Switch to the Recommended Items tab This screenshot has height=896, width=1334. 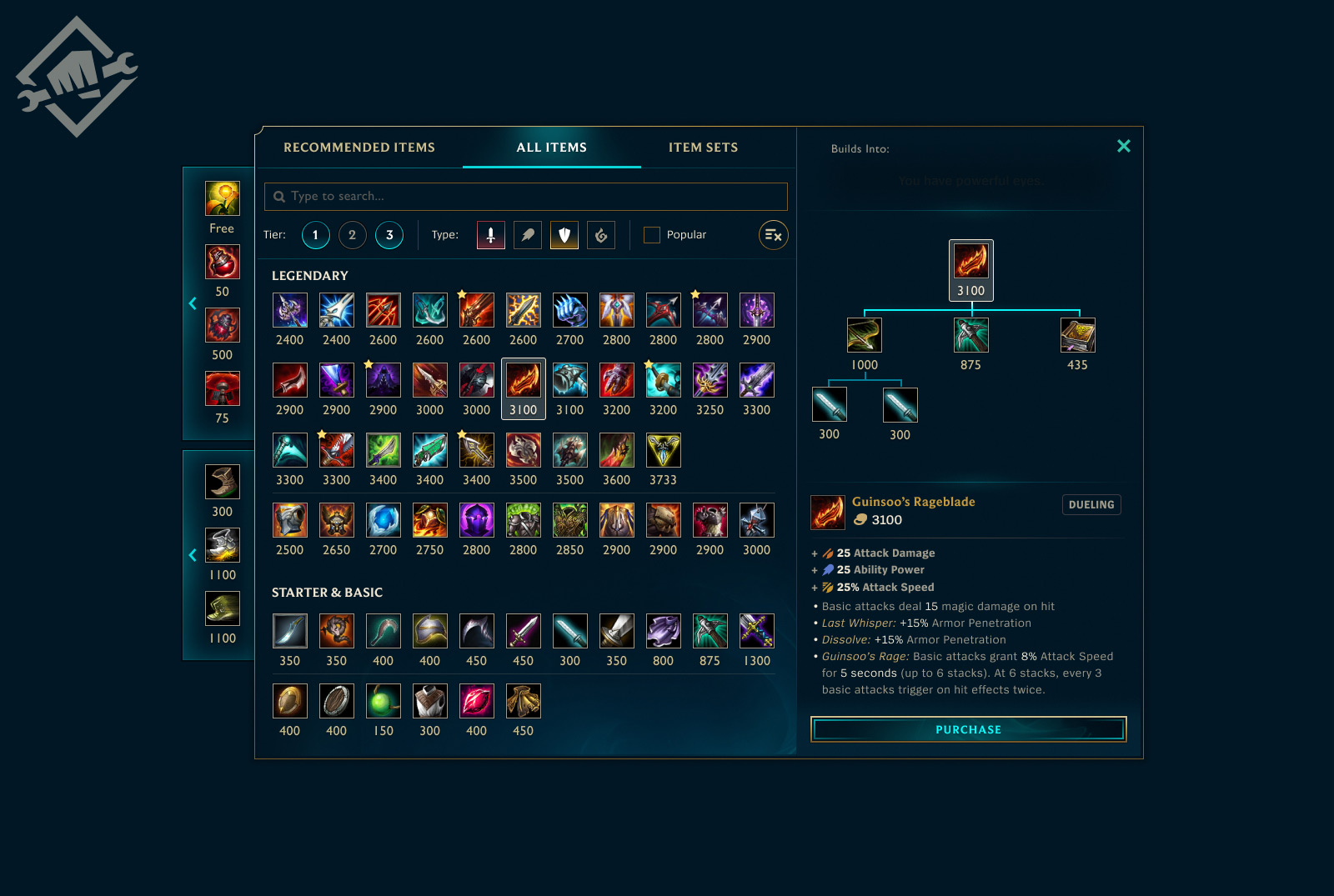(x=359, y=147)
